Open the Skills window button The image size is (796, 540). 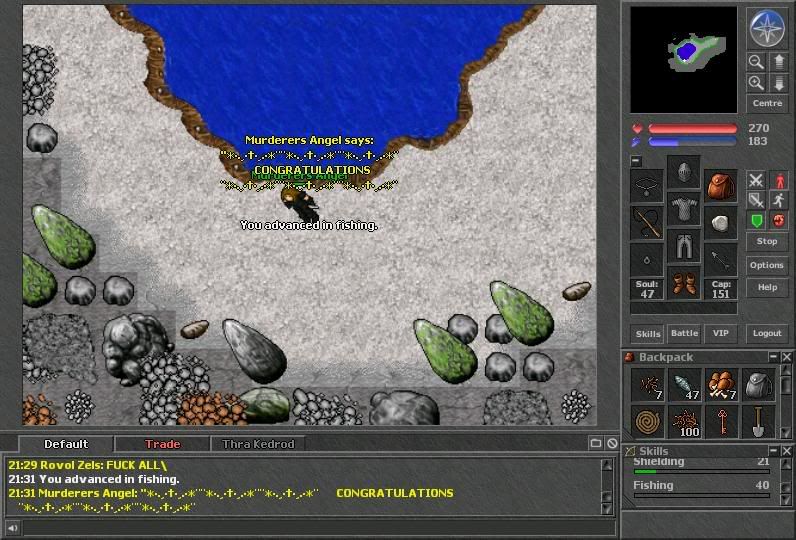pos(648,333)
